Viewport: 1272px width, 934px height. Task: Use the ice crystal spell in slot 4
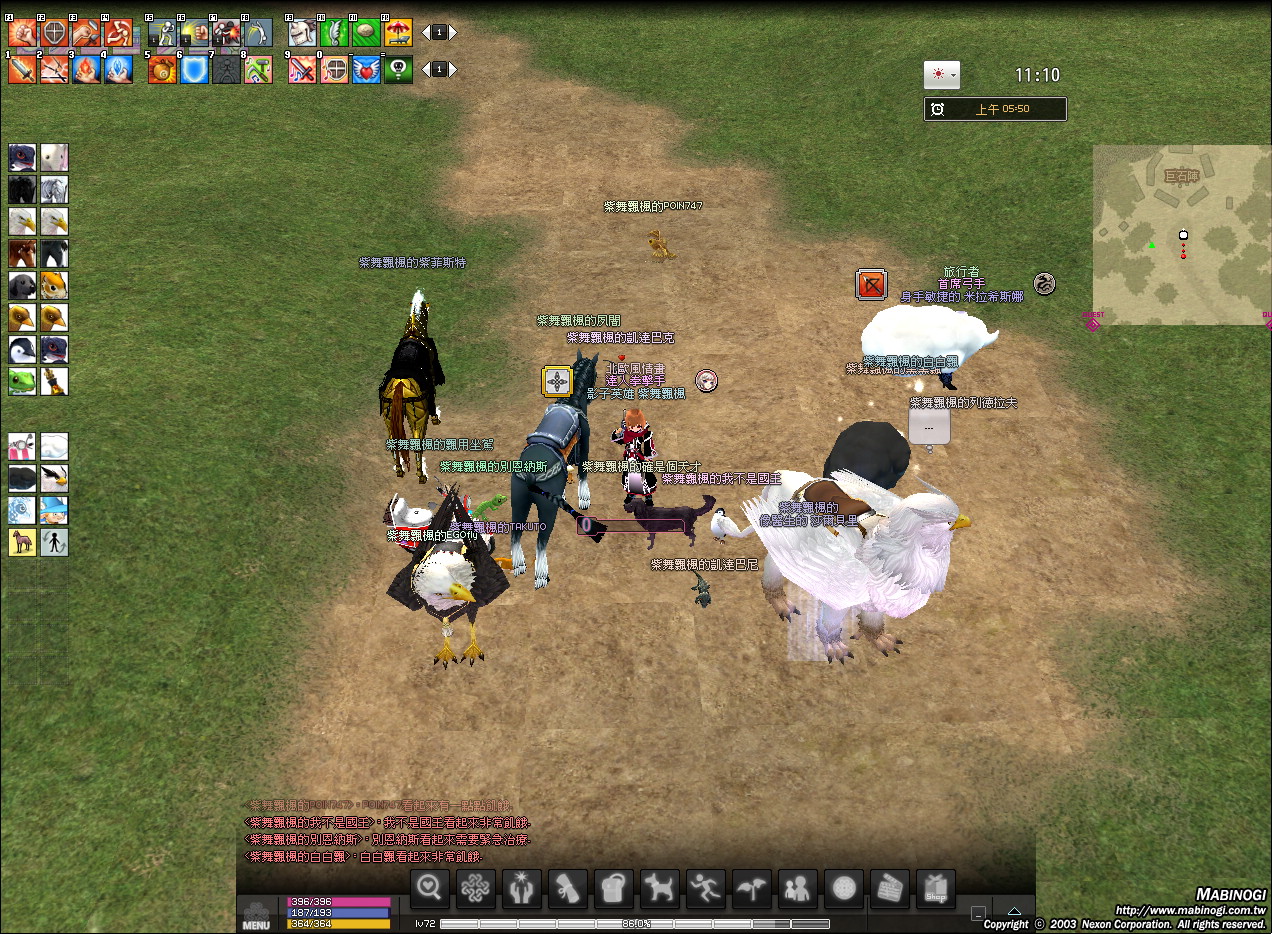pos(118,69)
